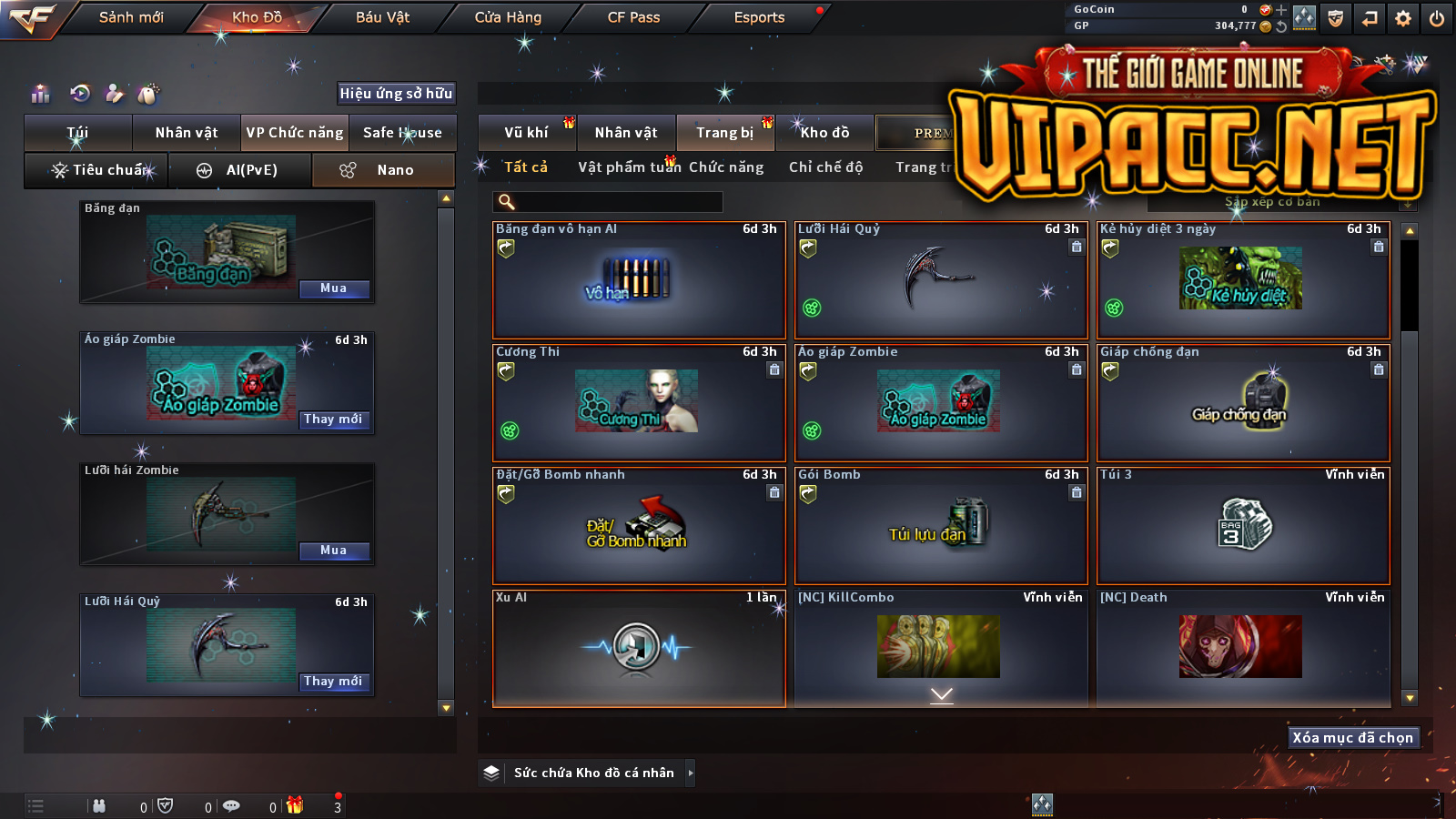Replace the Áo giáp Zombie equipment

(x=334, y=420)
